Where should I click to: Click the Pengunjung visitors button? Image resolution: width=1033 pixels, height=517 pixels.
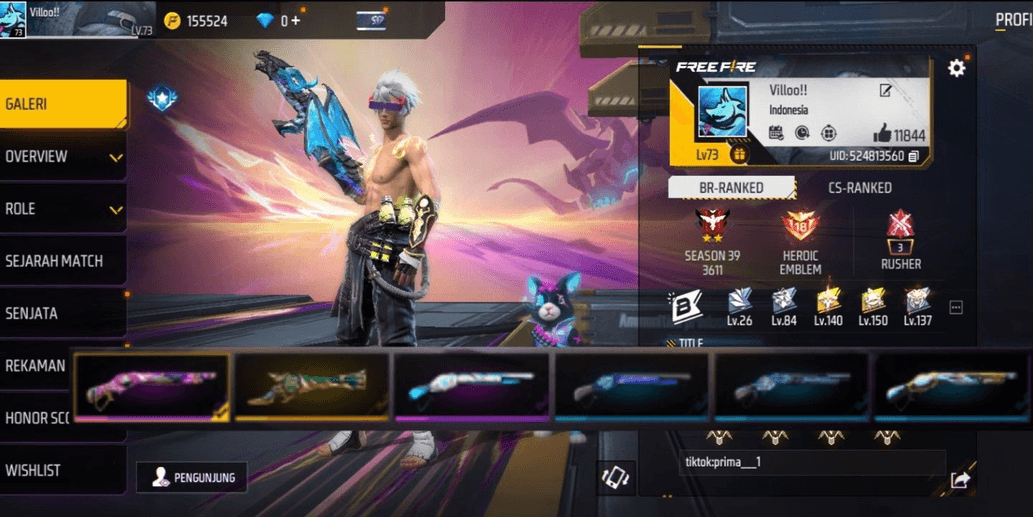point(192,478)
